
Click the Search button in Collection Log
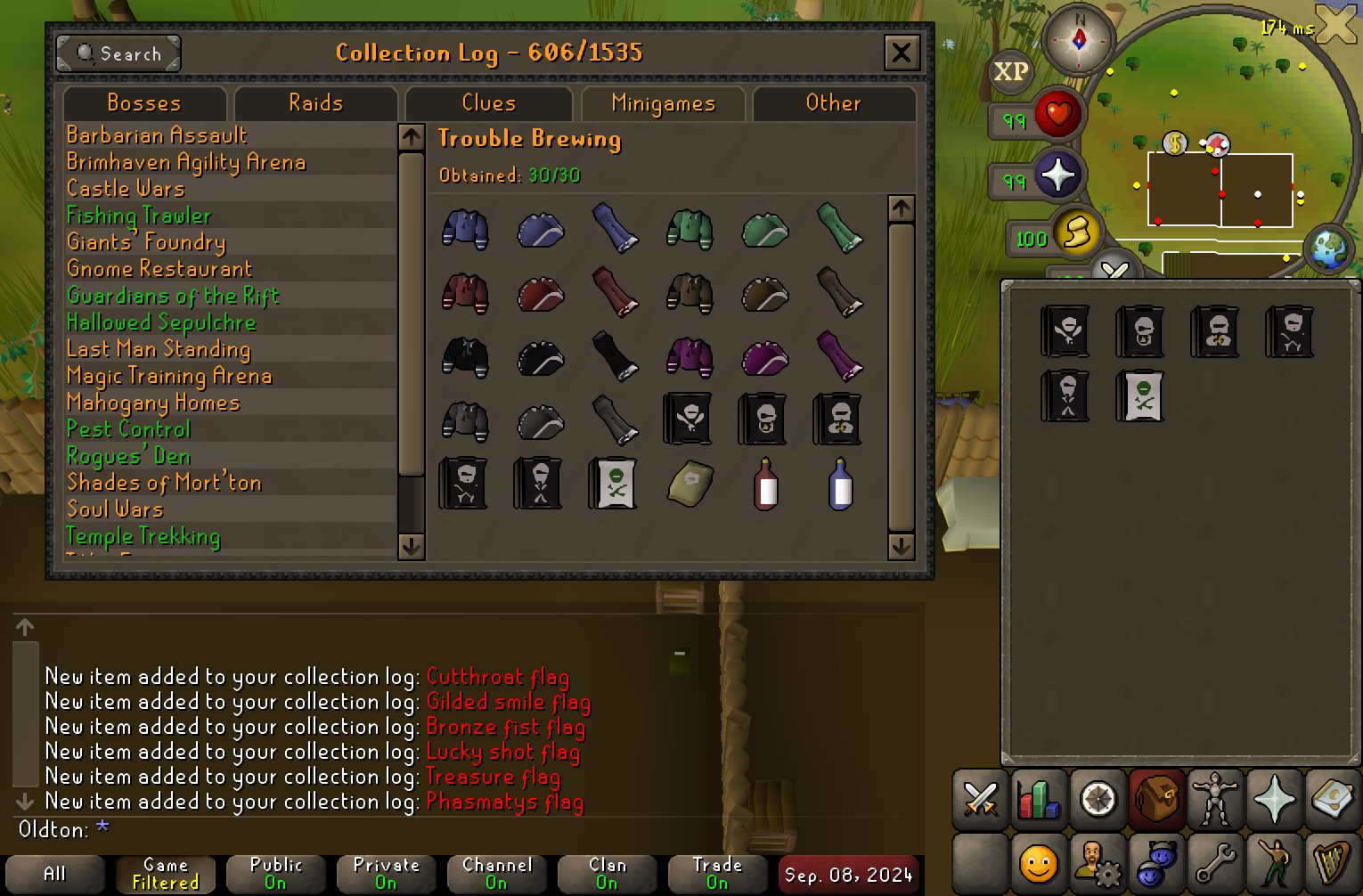(117, 53)
